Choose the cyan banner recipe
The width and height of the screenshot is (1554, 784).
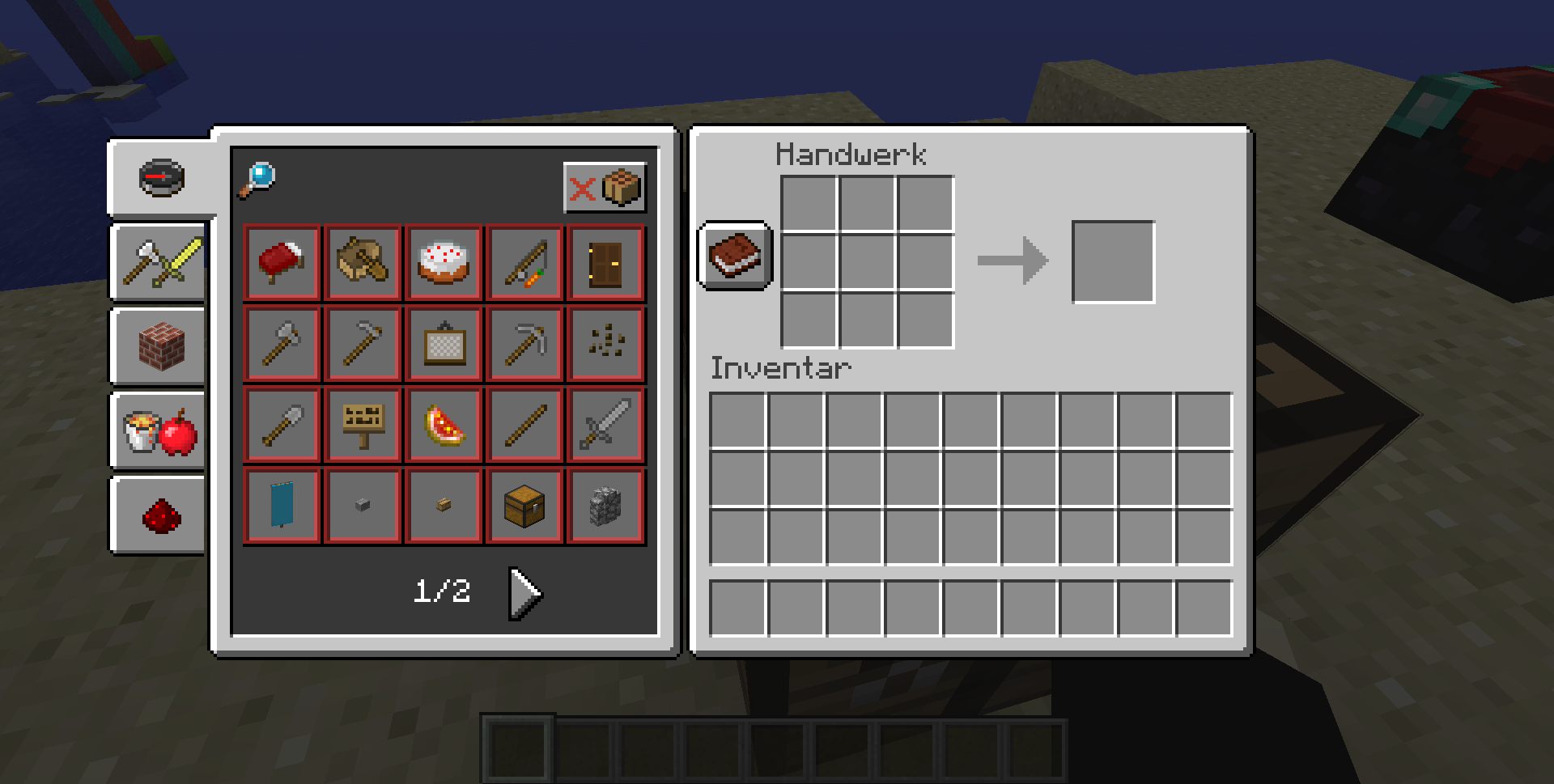(282, 506)
